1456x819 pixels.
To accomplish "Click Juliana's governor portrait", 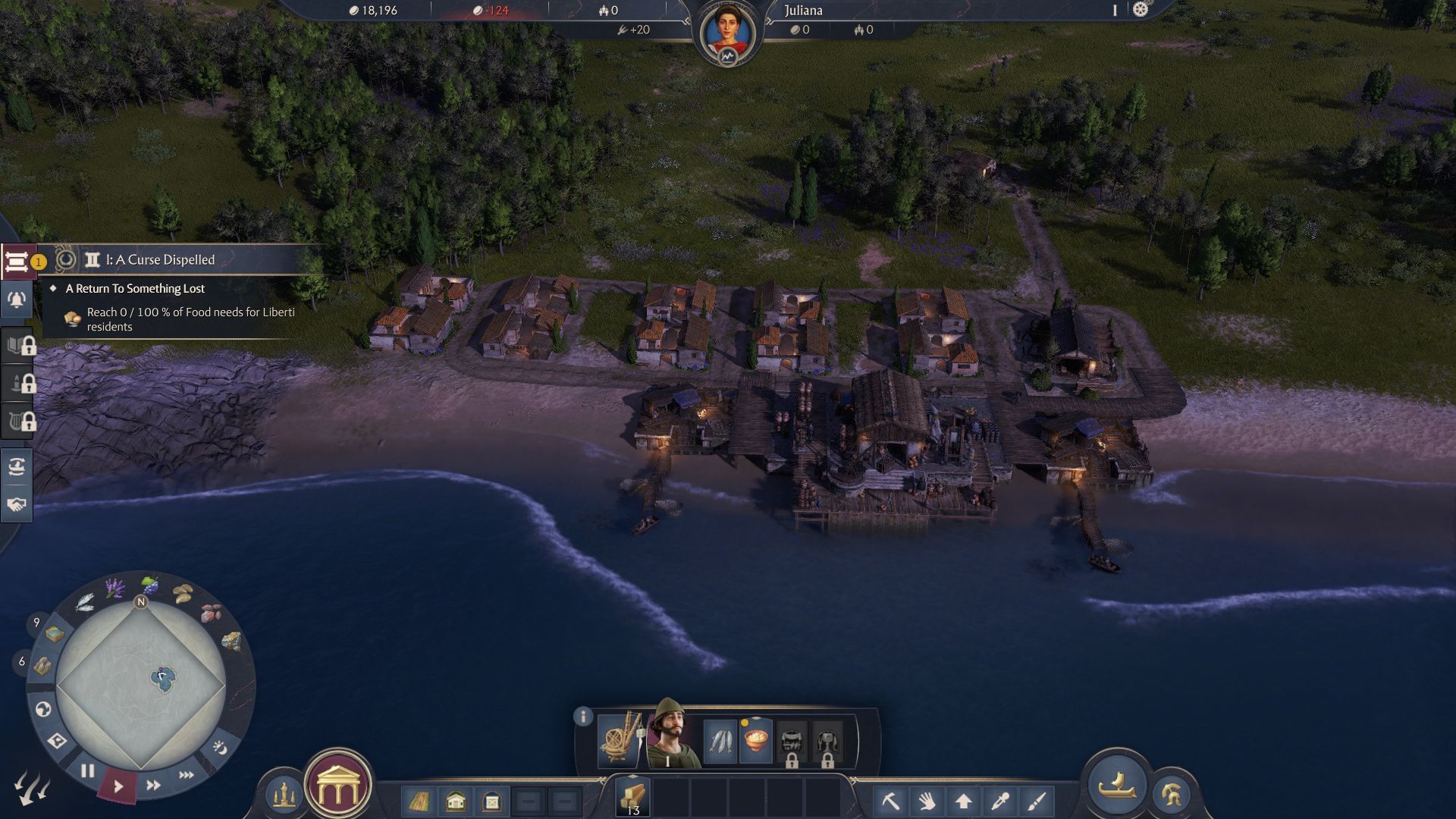I will coord(727,33).
